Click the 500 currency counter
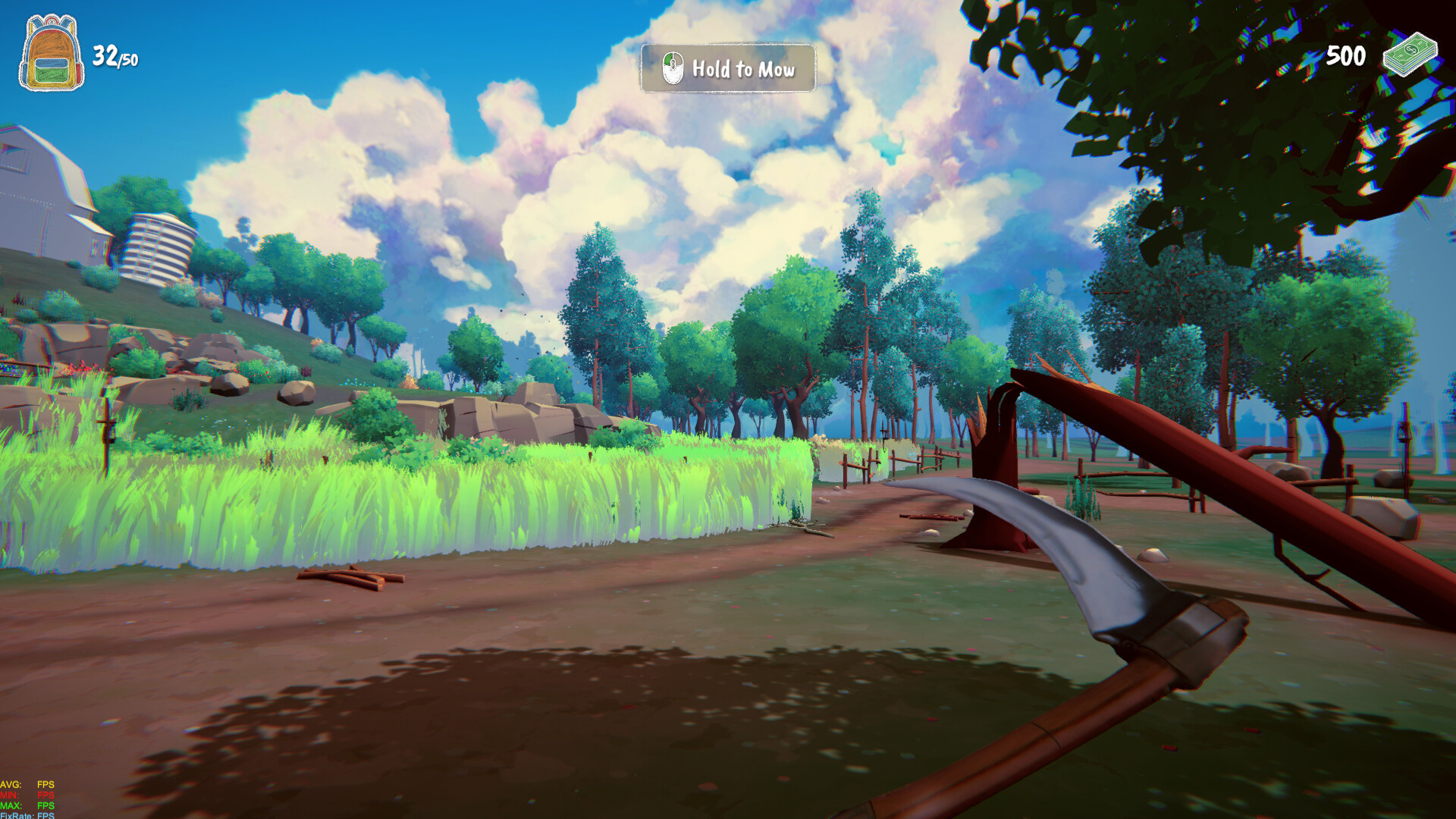Image resolution: width=1456 pixels, height=819 pixels. click(x=1346, y=55)
